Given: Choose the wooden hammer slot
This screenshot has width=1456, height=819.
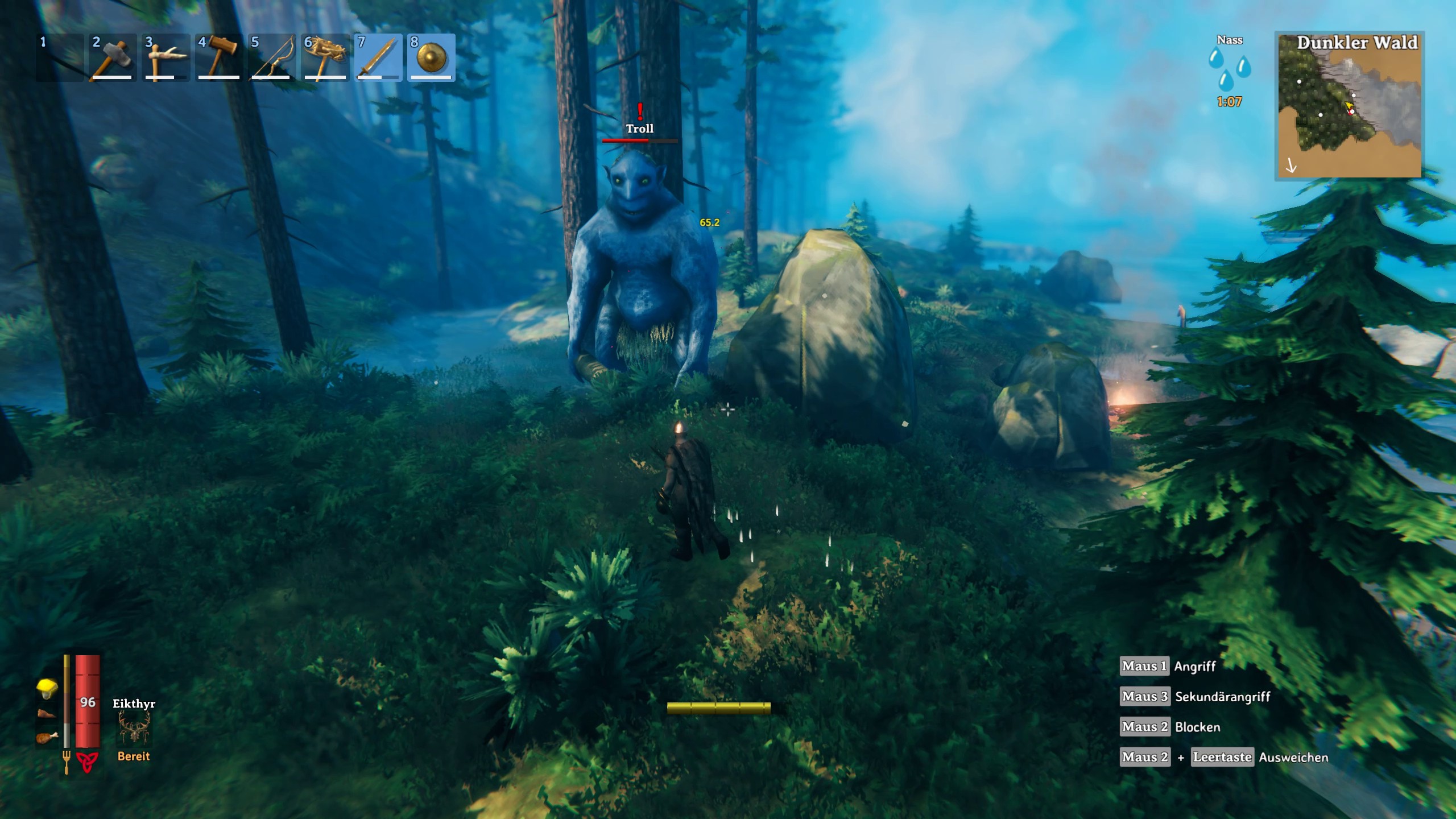Looking at the screenshot, I should tap(218, 58).
